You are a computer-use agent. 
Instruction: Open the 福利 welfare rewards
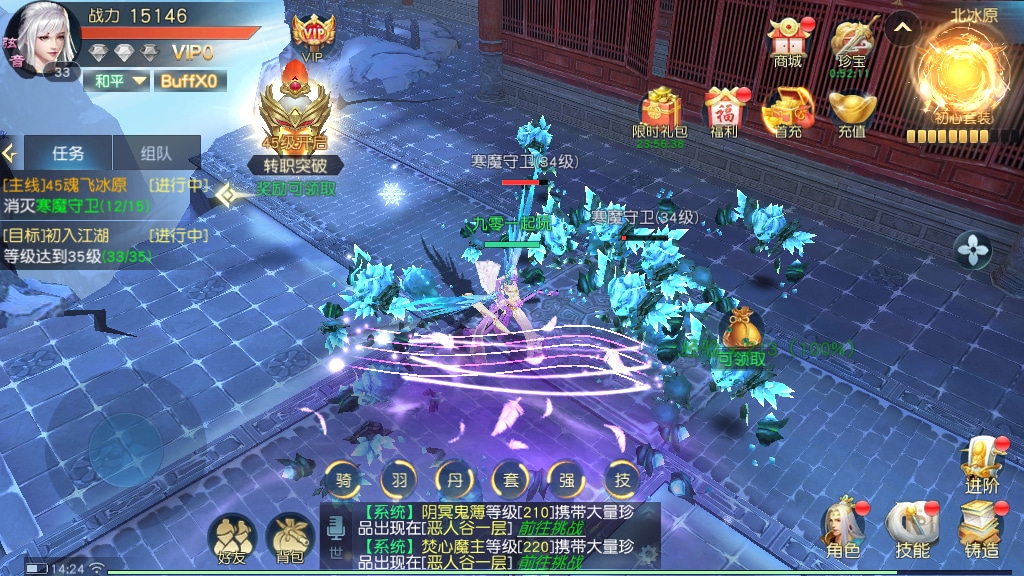point(724,111)
